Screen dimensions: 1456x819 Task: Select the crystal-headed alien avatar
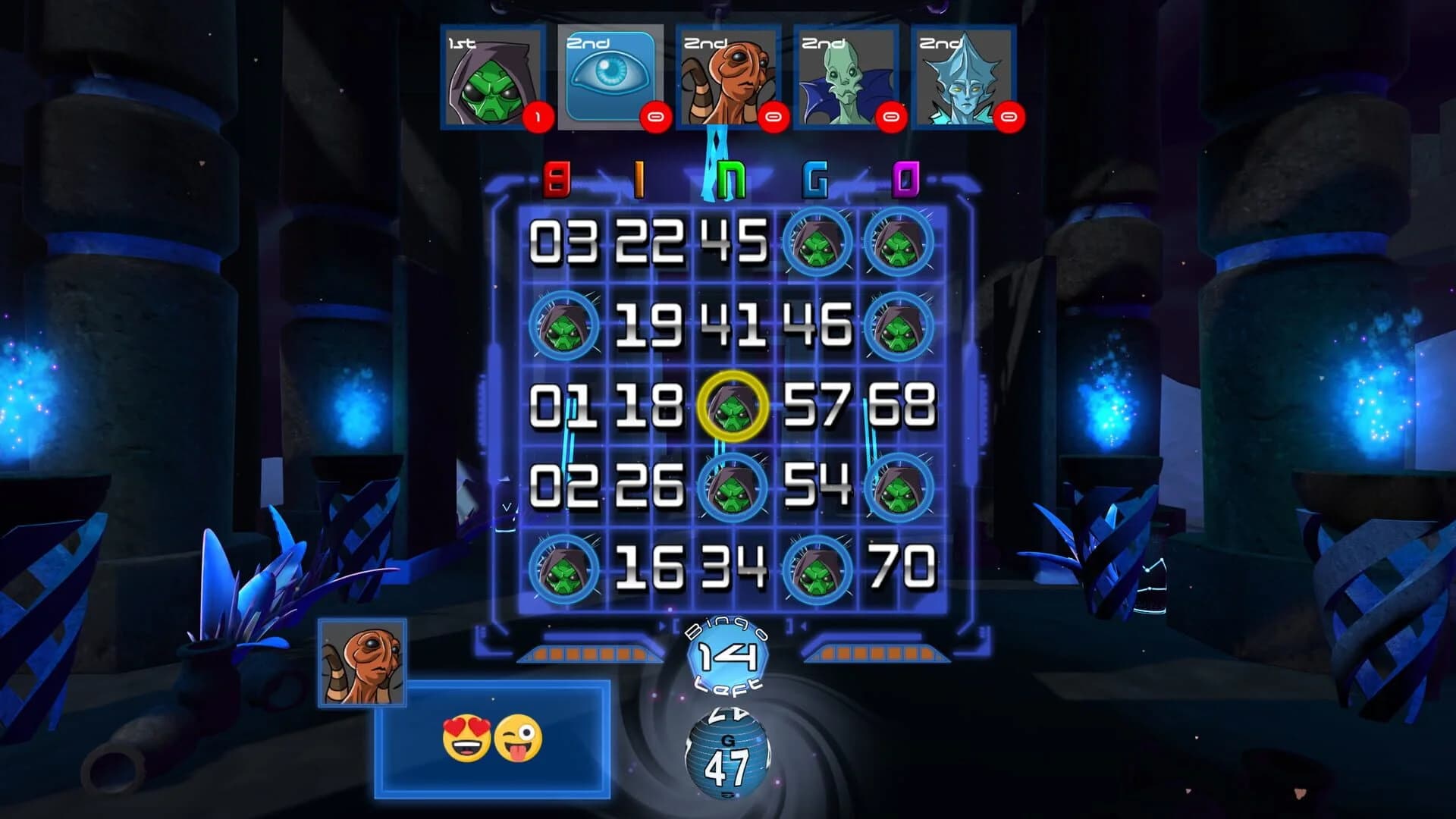point(963,80)
